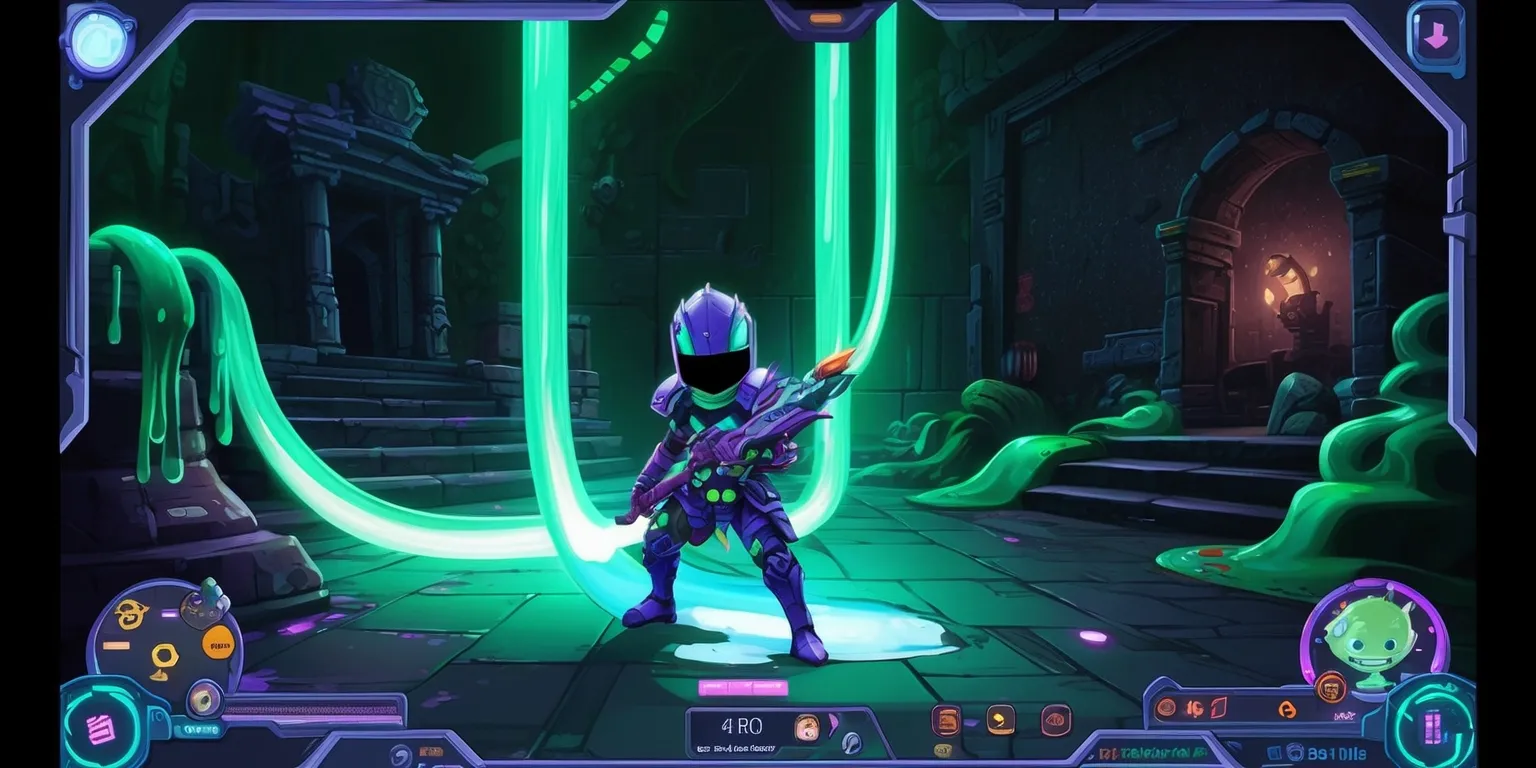The width and height of the screenshot is (1536, 768).
Task: Select the gold hex-nut trophy icon
Action: [x=164, y=654]
